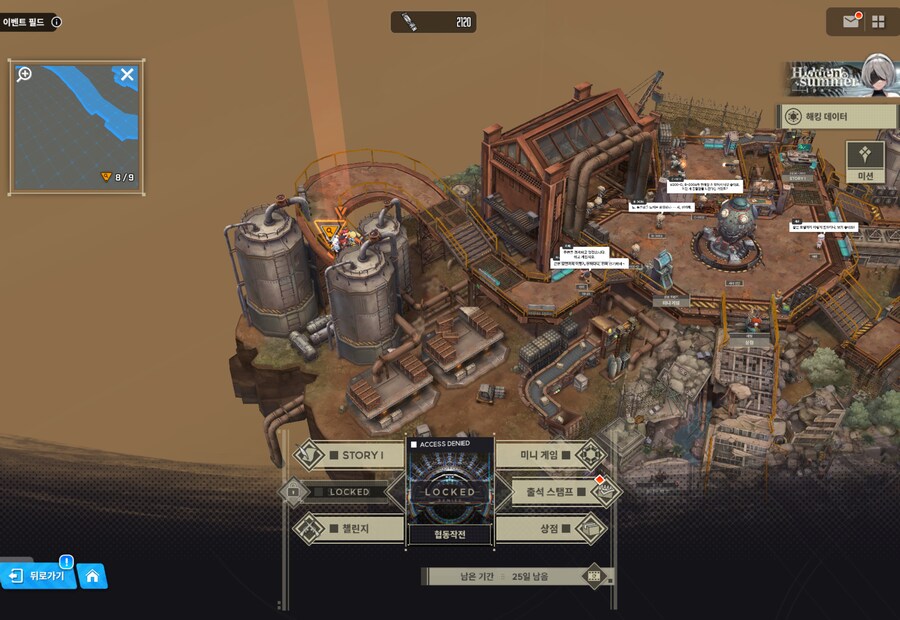Open the 해킹 데이터 hacking data panel
Image resolution: width=900 pixels, height=620 pixels.
point(838,117)
